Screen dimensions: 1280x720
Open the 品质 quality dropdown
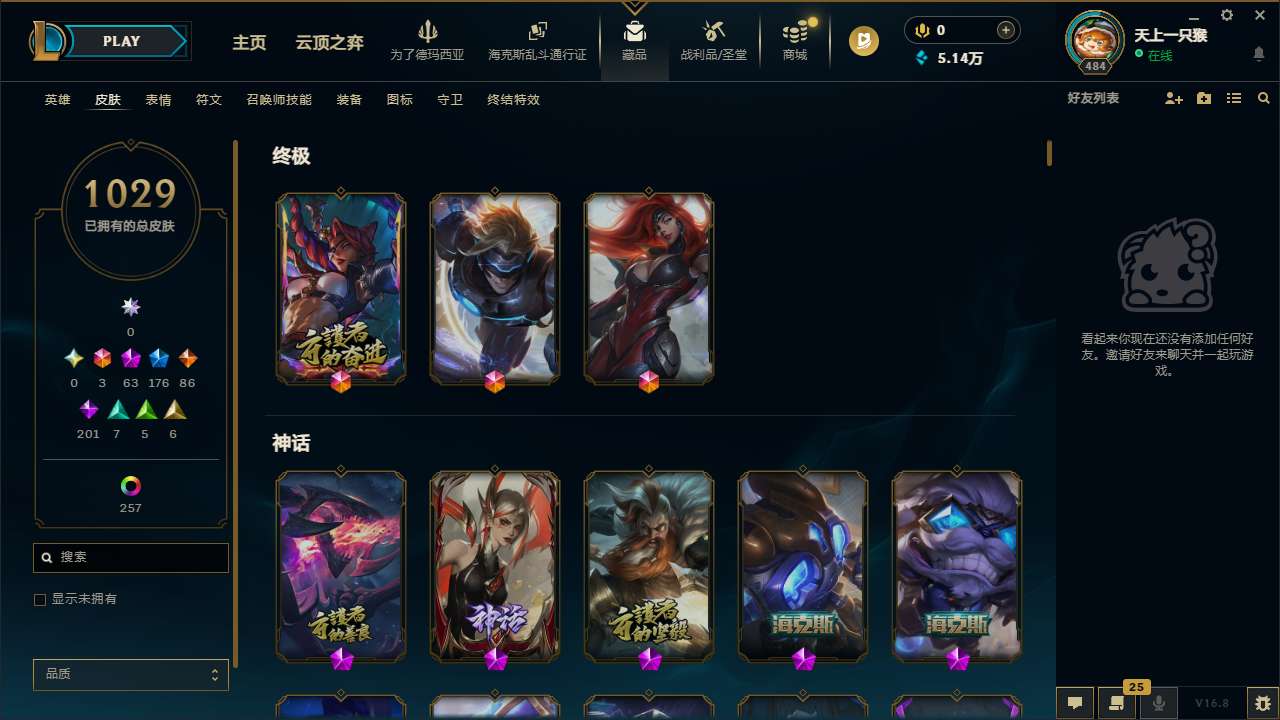coord(130,674)
